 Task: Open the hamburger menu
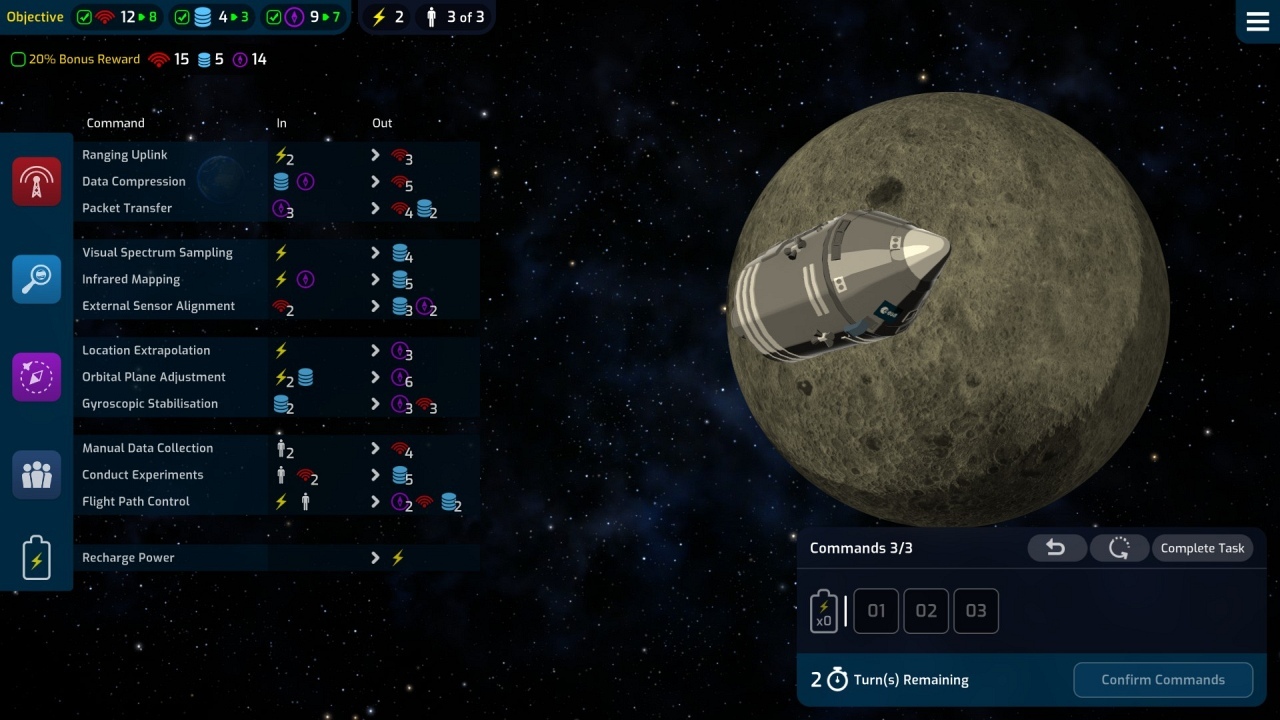tap(1257, 23)
